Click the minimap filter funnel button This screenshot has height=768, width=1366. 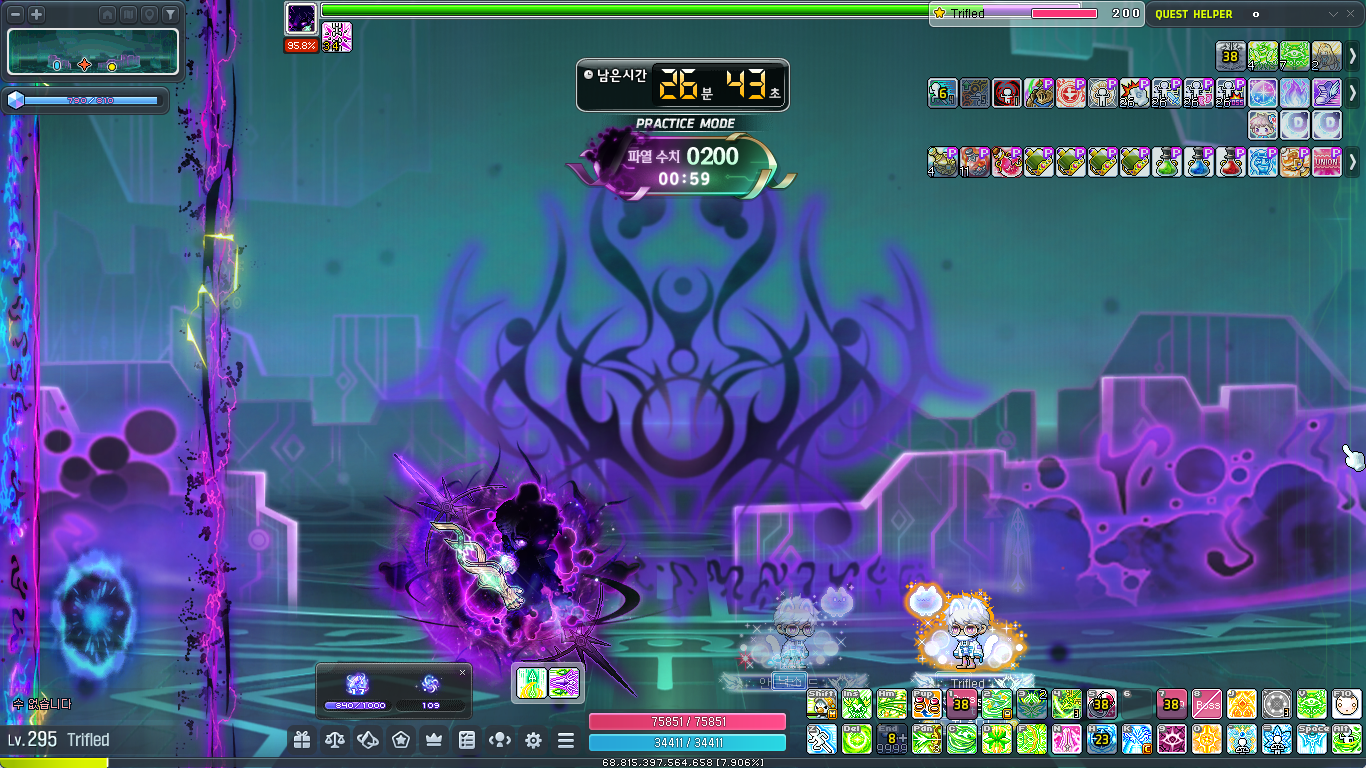click(170, 15)
